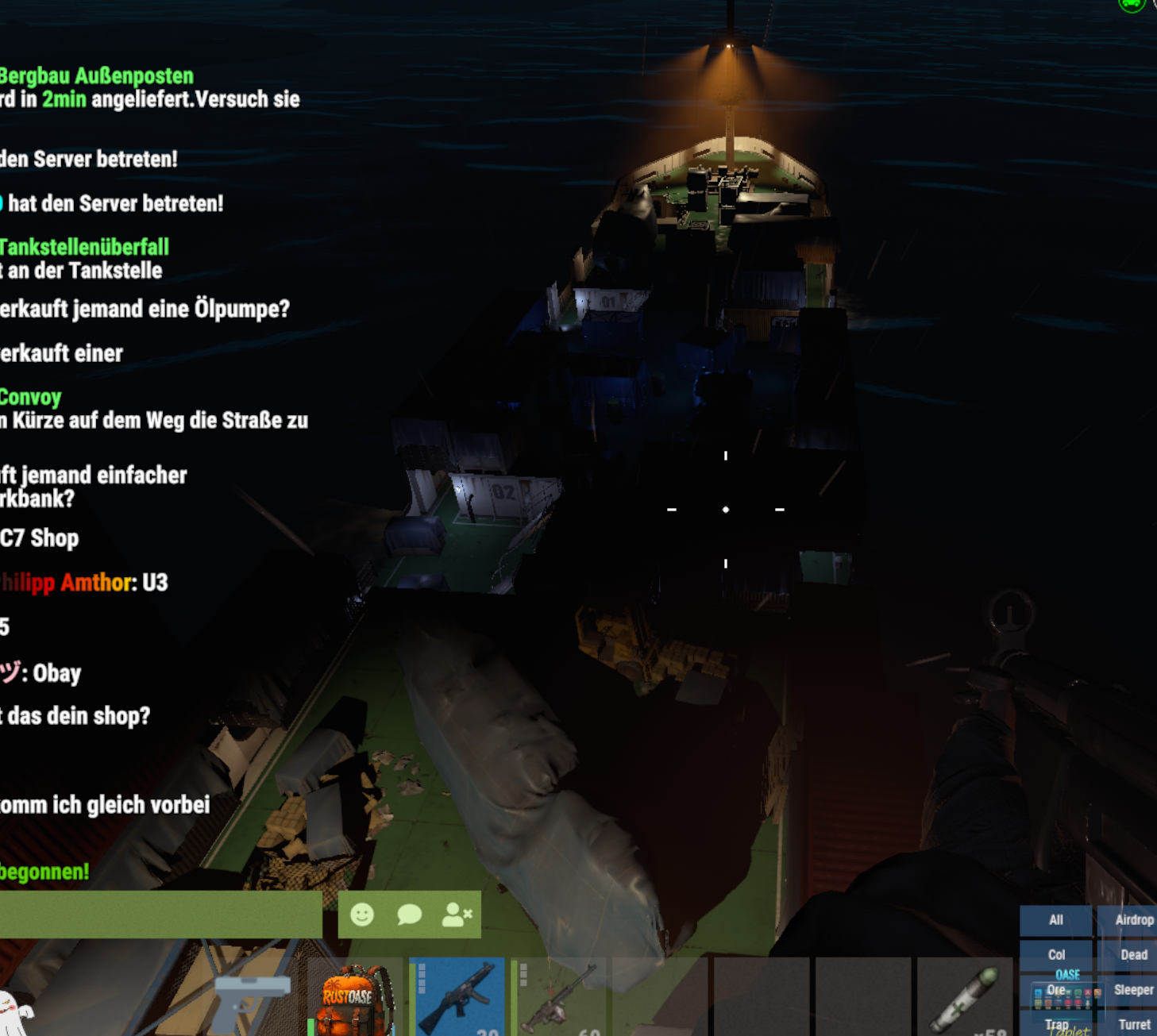Toggle the Airdrop filter button
The width and height of the screenshot is (1157, 1036).
pyautogui.click(x=1133, y=920)
